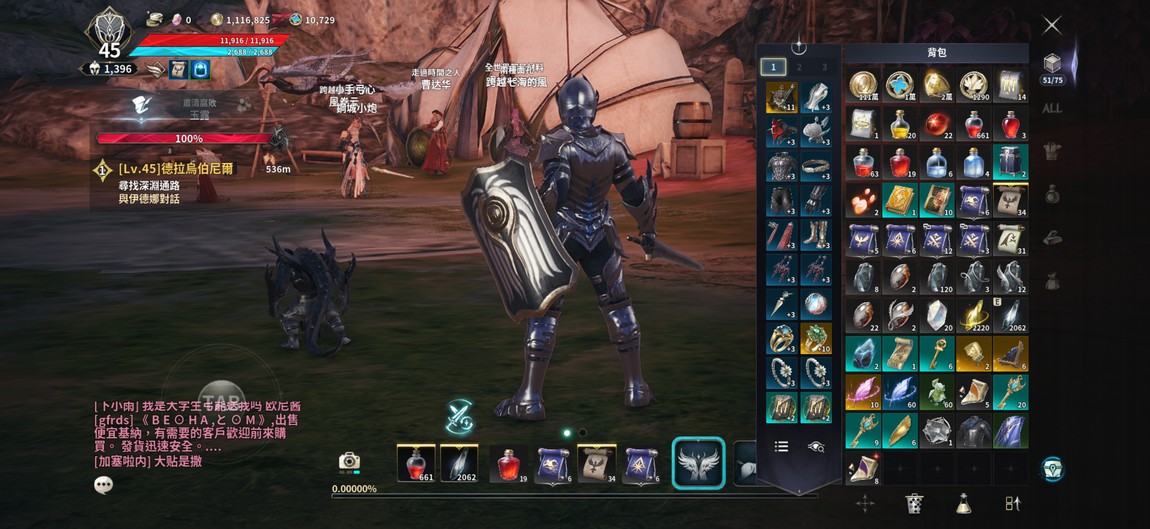Toggle the crossed swords auto-battle icon

click(460, 416)
